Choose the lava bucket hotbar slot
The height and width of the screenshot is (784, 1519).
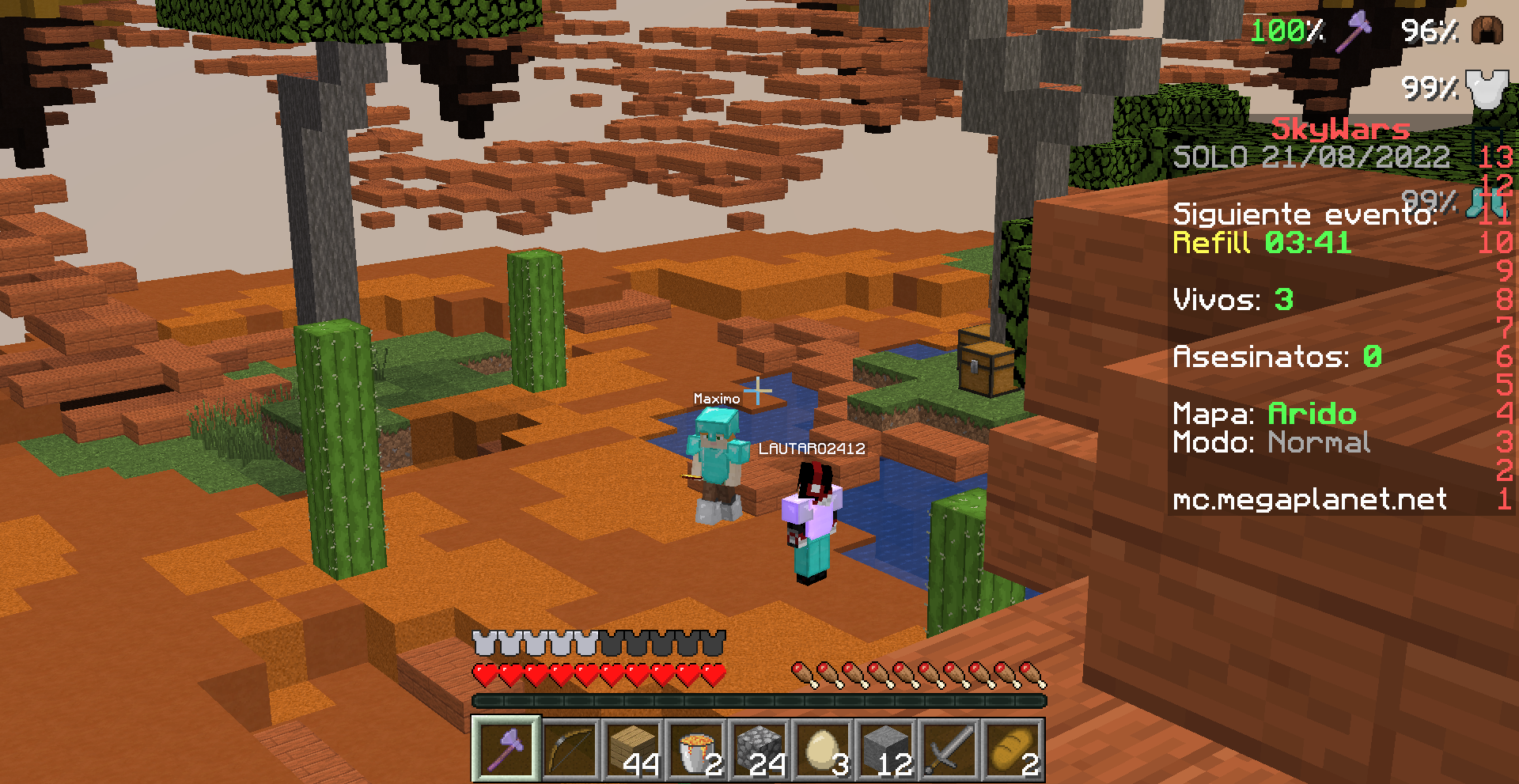click(696, 749)
